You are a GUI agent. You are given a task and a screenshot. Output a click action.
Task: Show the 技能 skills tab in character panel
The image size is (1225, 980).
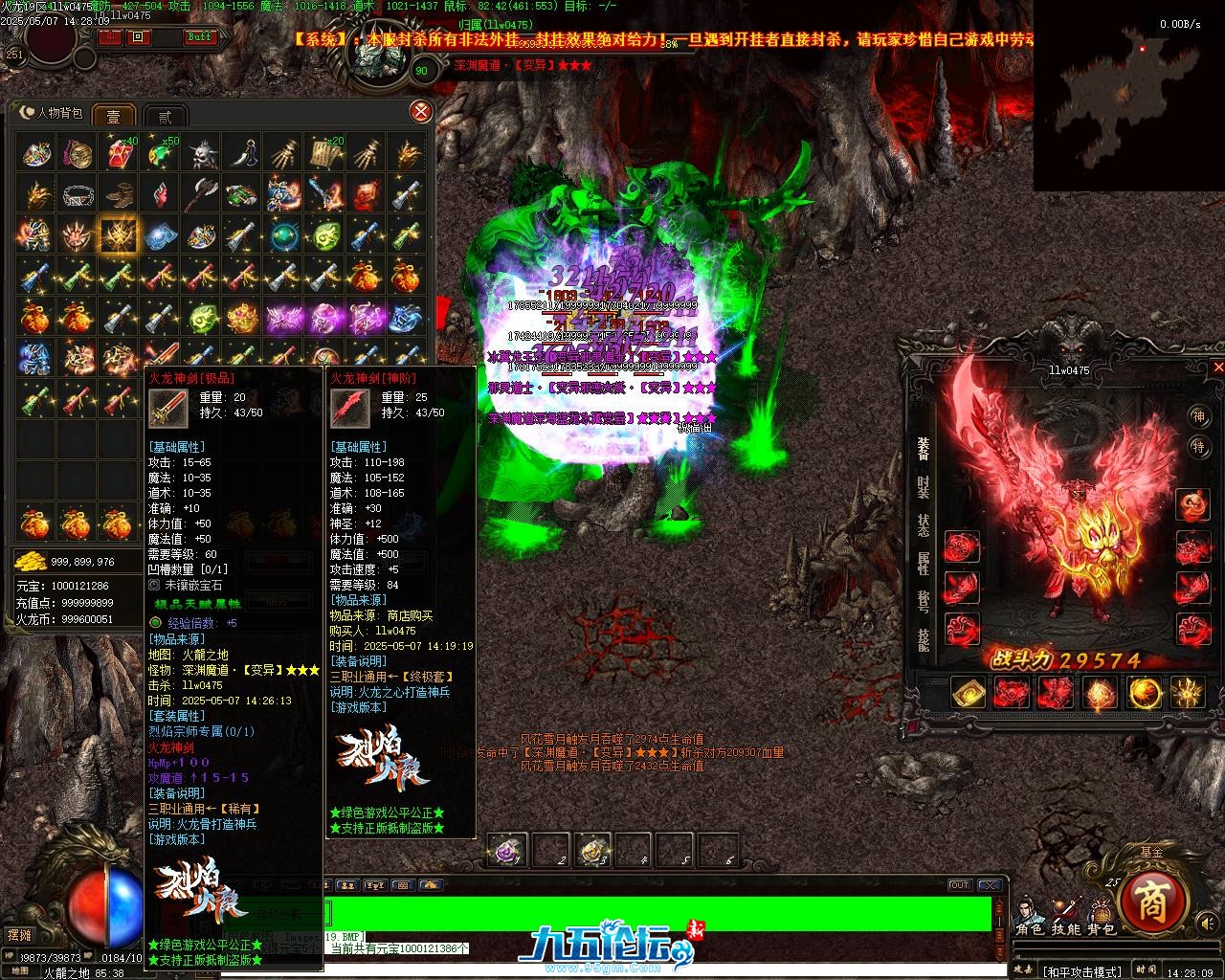tap(924, 638)
